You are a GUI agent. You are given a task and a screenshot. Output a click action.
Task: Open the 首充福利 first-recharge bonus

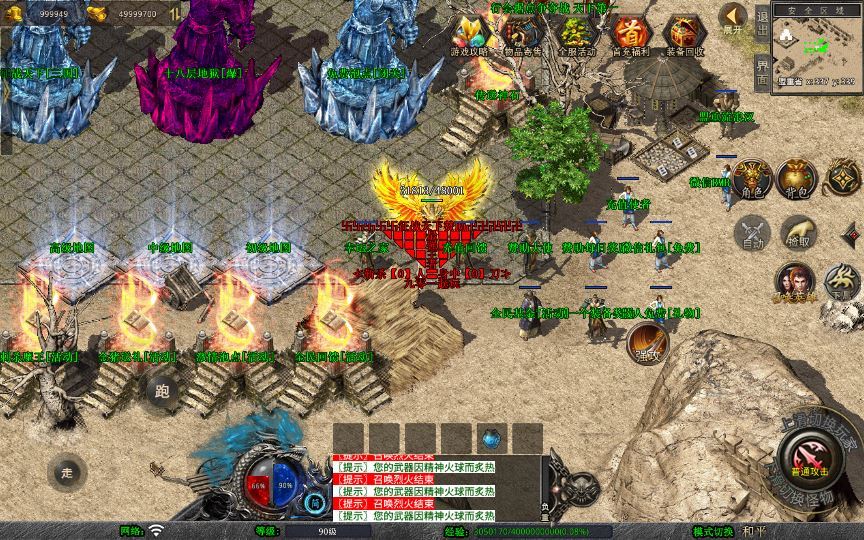tap(630, 33)
